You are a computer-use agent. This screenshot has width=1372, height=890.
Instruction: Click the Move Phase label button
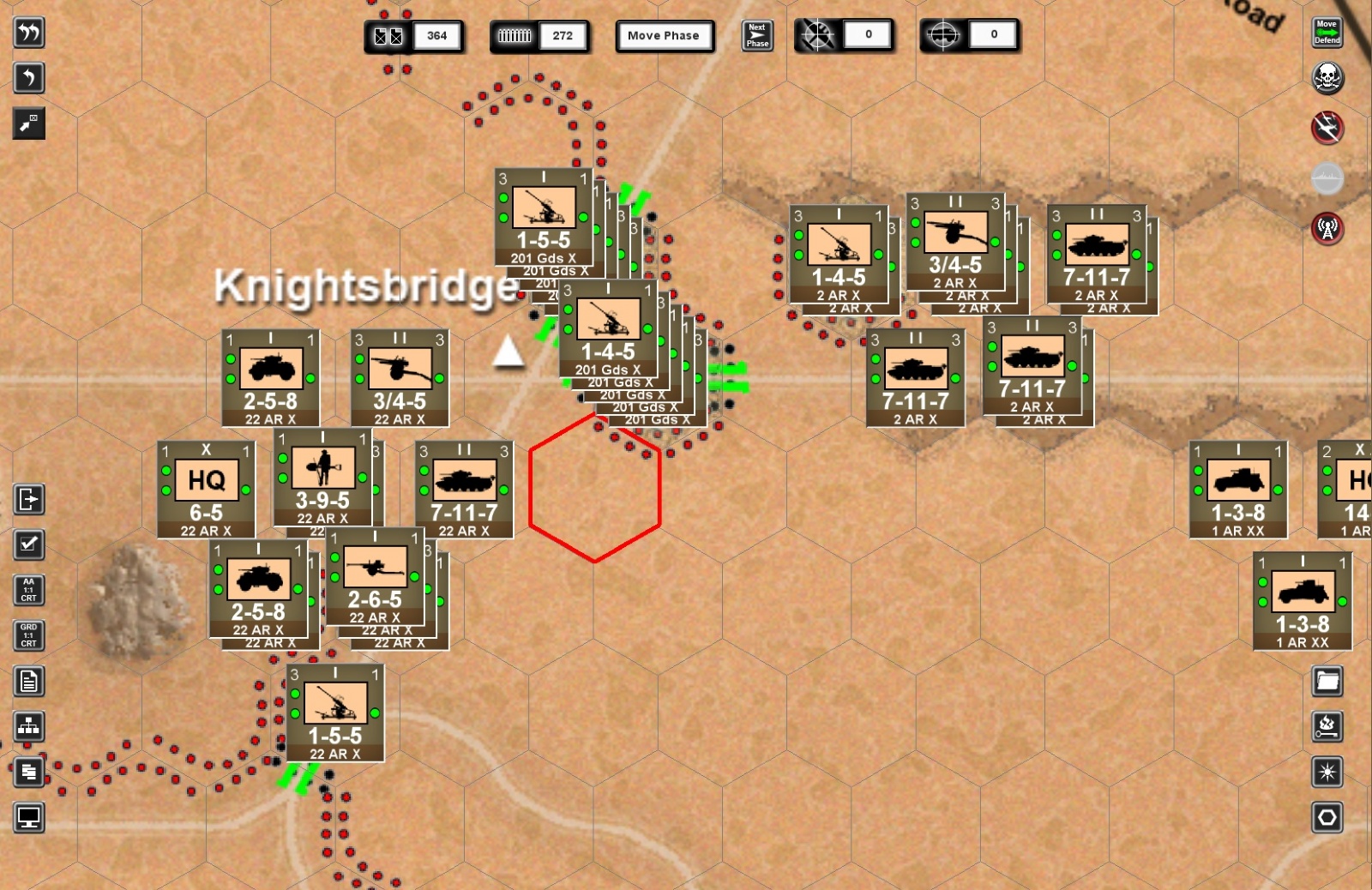point(664,36)
